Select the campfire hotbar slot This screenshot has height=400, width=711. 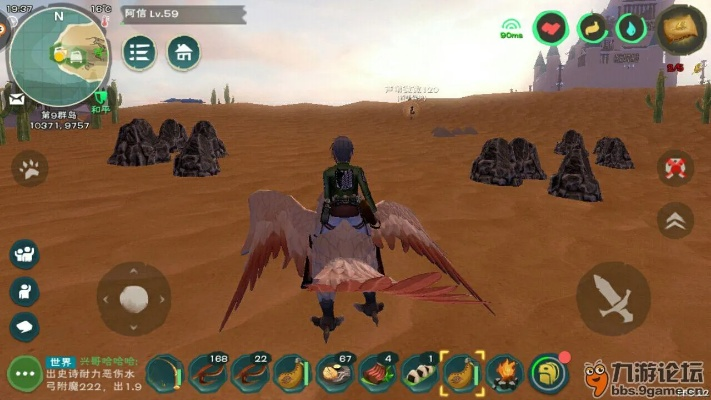pos(506,374)
